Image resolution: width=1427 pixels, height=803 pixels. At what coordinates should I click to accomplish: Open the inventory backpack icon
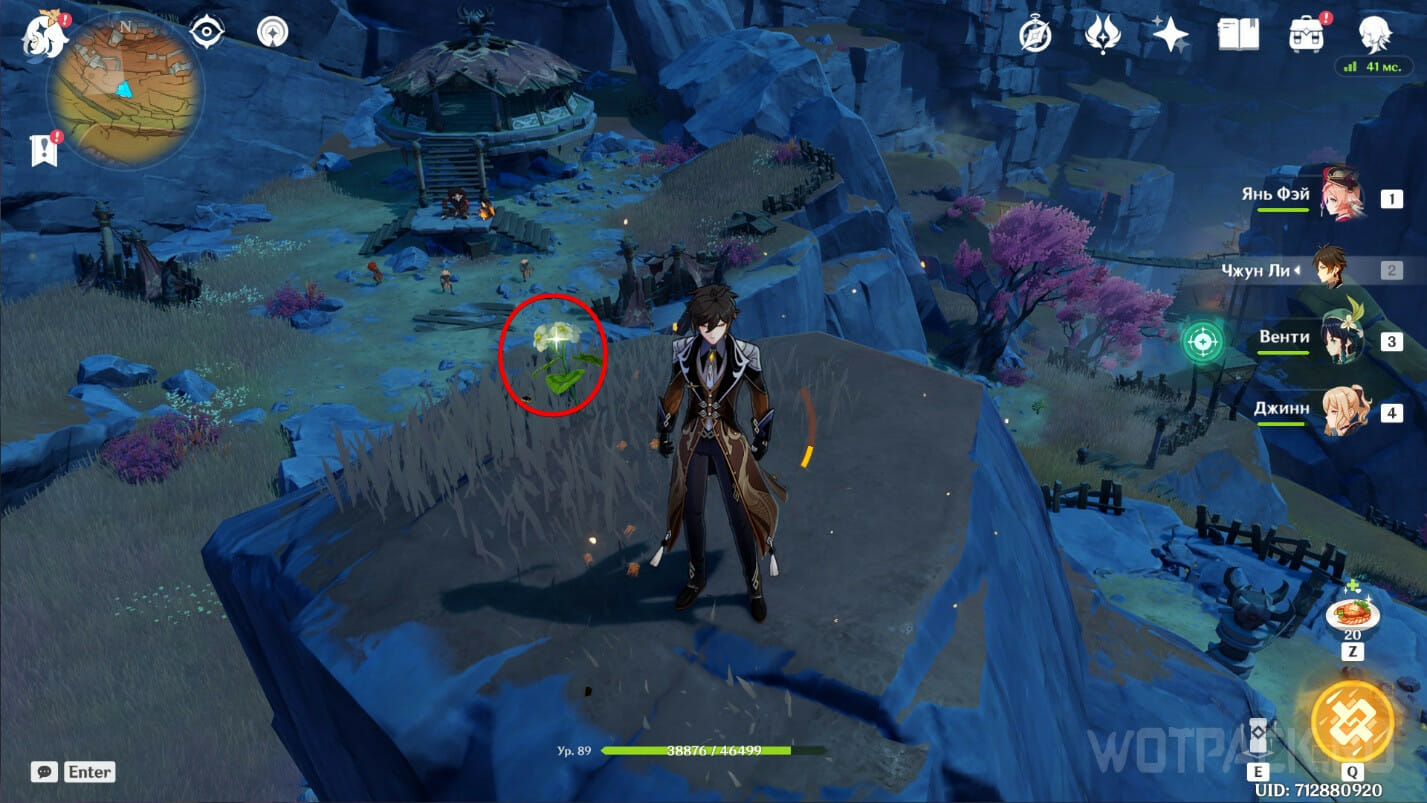coord(1307,35)
